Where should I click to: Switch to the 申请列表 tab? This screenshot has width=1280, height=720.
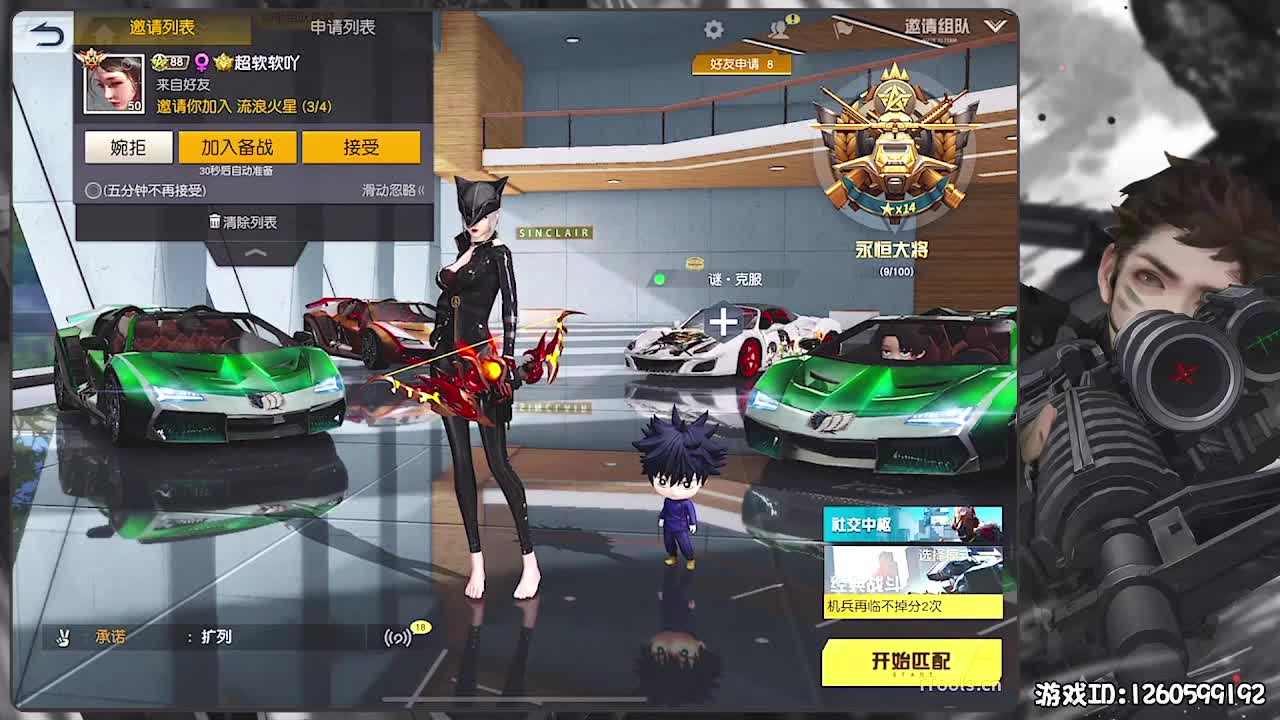point(344,29)
